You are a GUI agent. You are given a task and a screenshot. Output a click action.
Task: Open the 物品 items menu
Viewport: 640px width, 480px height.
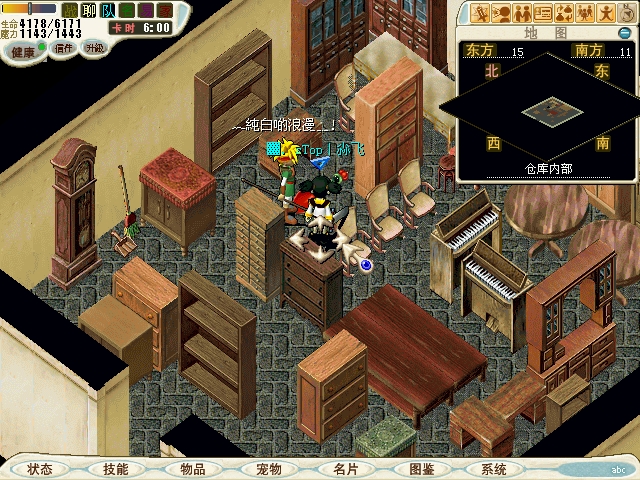(x=193, y=468)
